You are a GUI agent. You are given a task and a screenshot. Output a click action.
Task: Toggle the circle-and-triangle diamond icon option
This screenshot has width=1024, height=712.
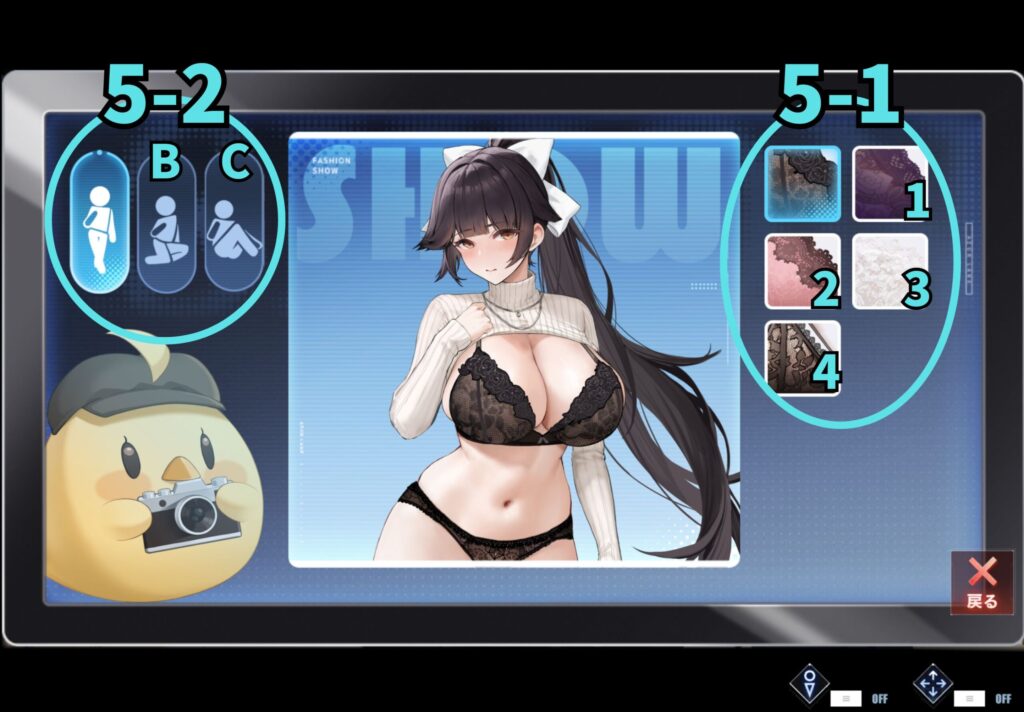(x=809, y=685)
